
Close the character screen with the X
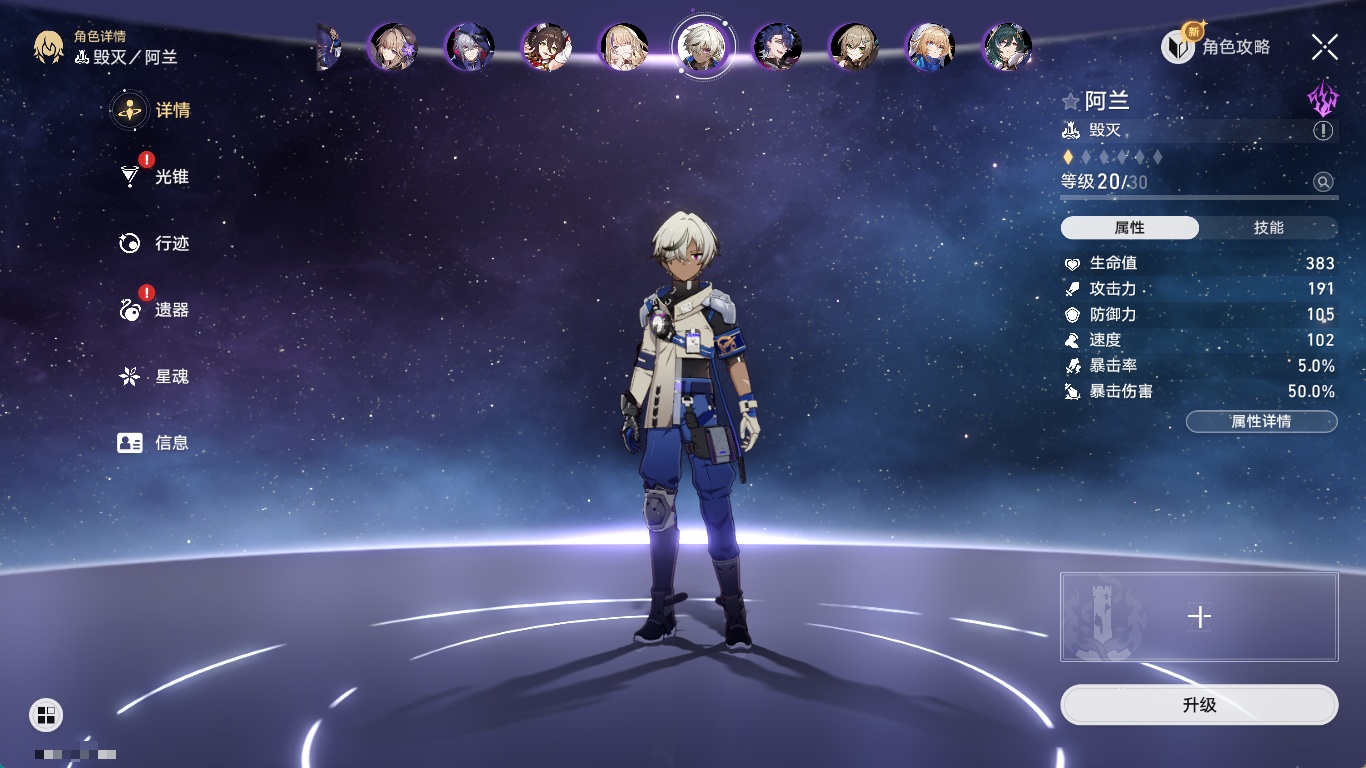1325,46
